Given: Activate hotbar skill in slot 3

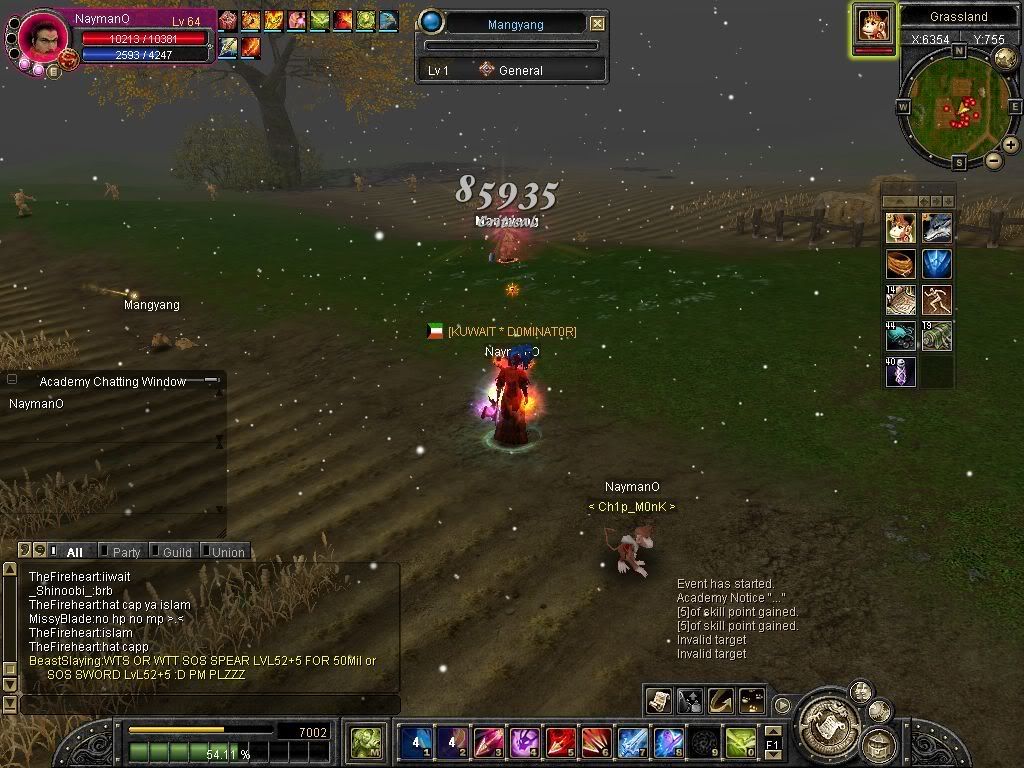Looking at the screenshot, I should point(489,743).
